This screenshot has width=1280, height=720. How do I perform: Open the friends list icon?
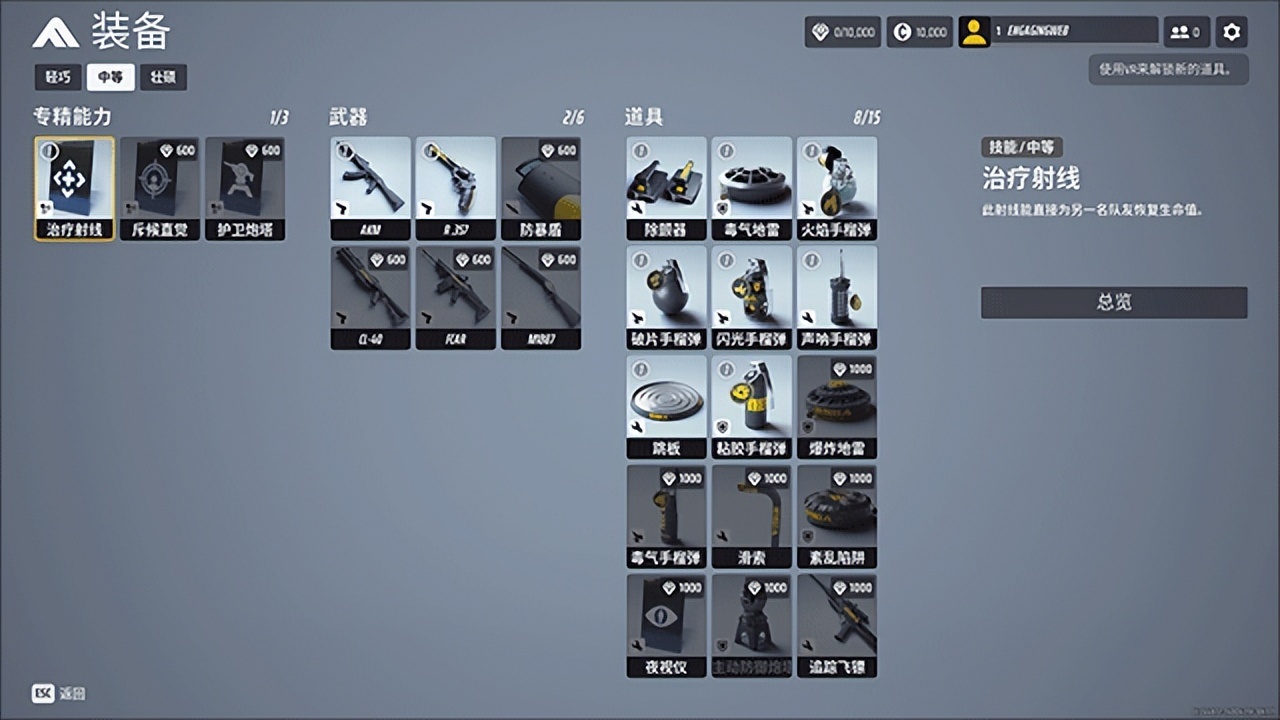(x=1186, y=32)
